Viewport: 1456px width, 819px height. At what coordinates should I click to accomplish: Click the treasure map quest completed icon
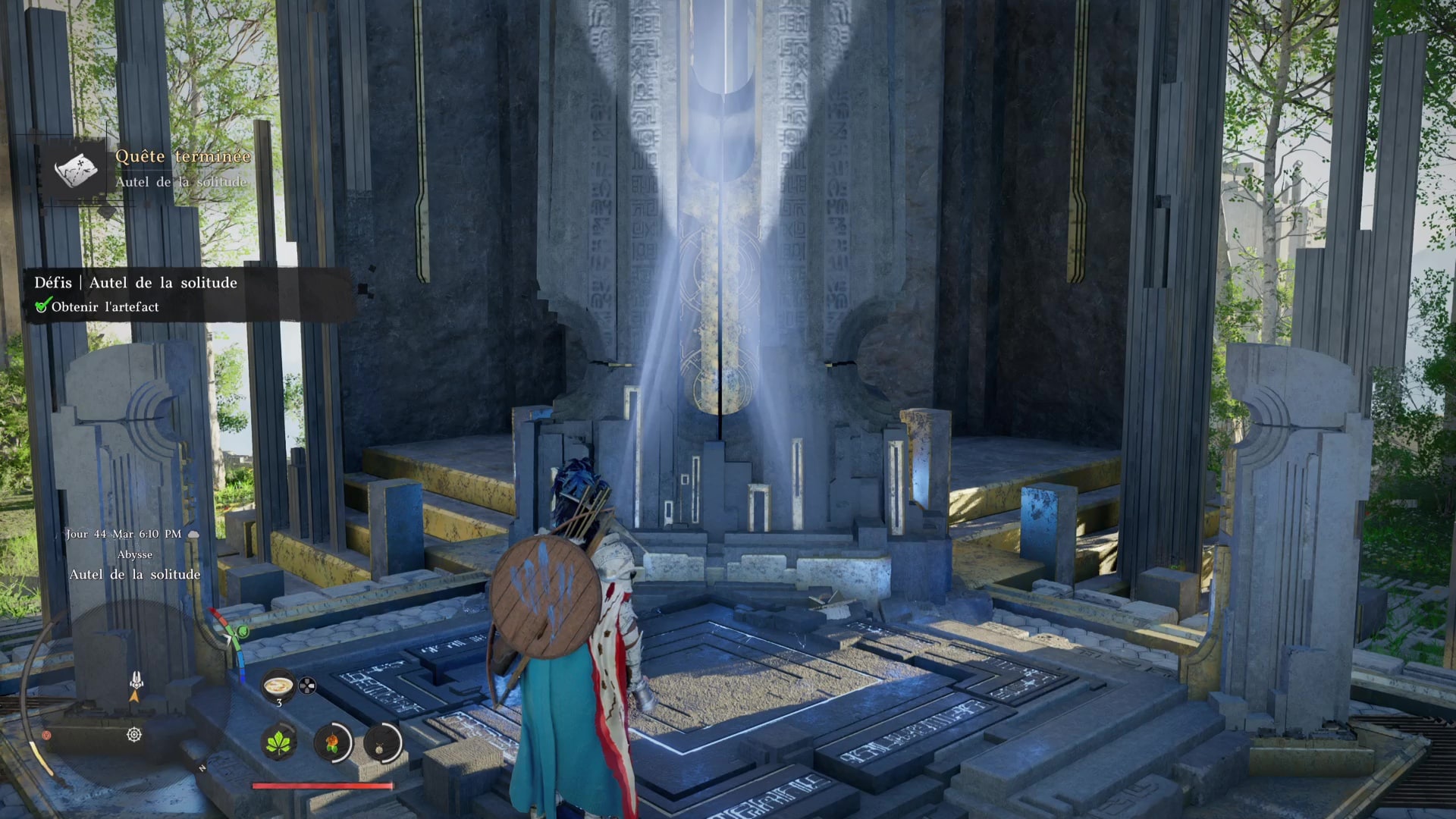point(76,168)
